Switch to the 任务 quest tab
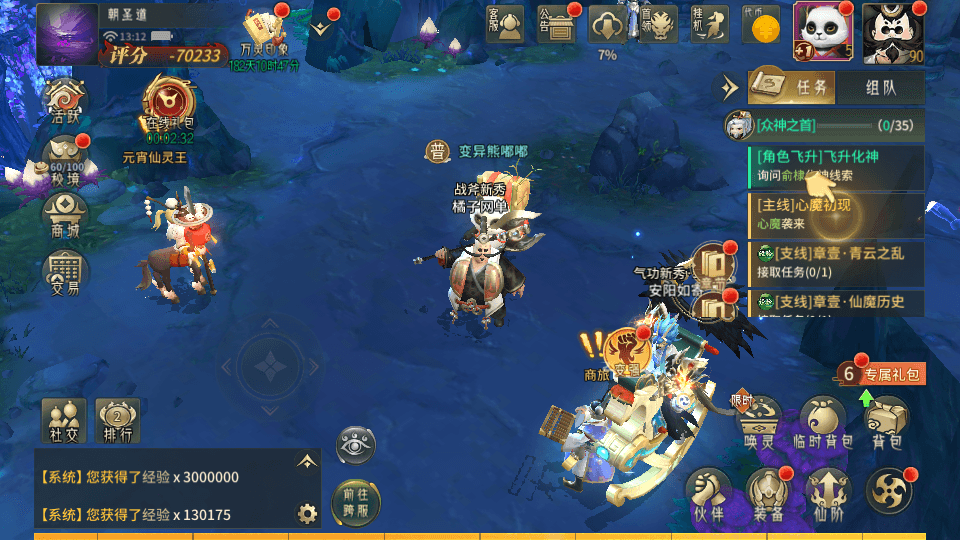This screenshot has height=540, width=960. point(796,88)
